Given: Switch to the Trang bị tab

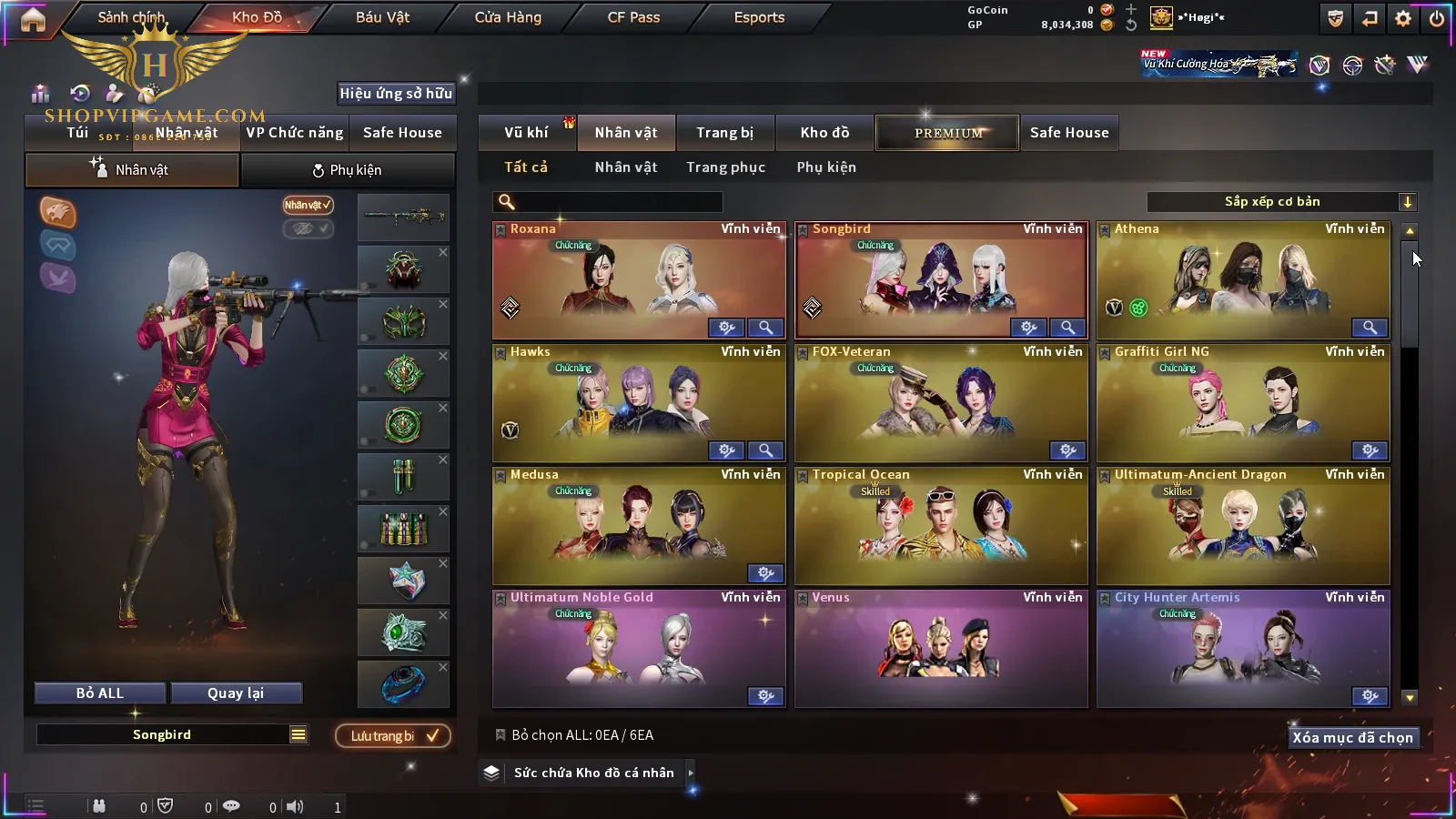Looking at the screenshot, I should point(724,133).
